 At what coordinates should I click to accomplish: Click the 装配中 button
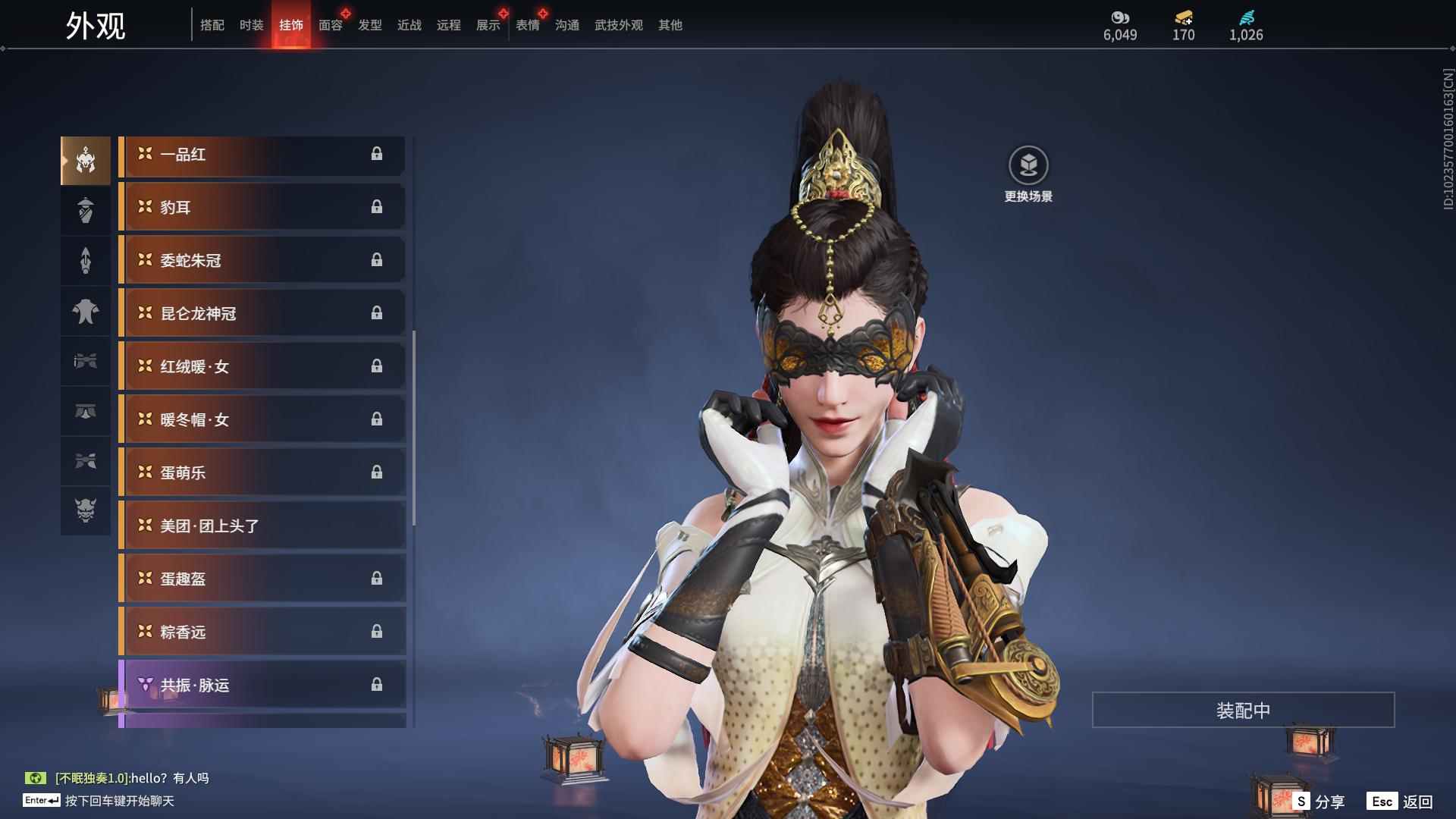tap(1242, 711)
